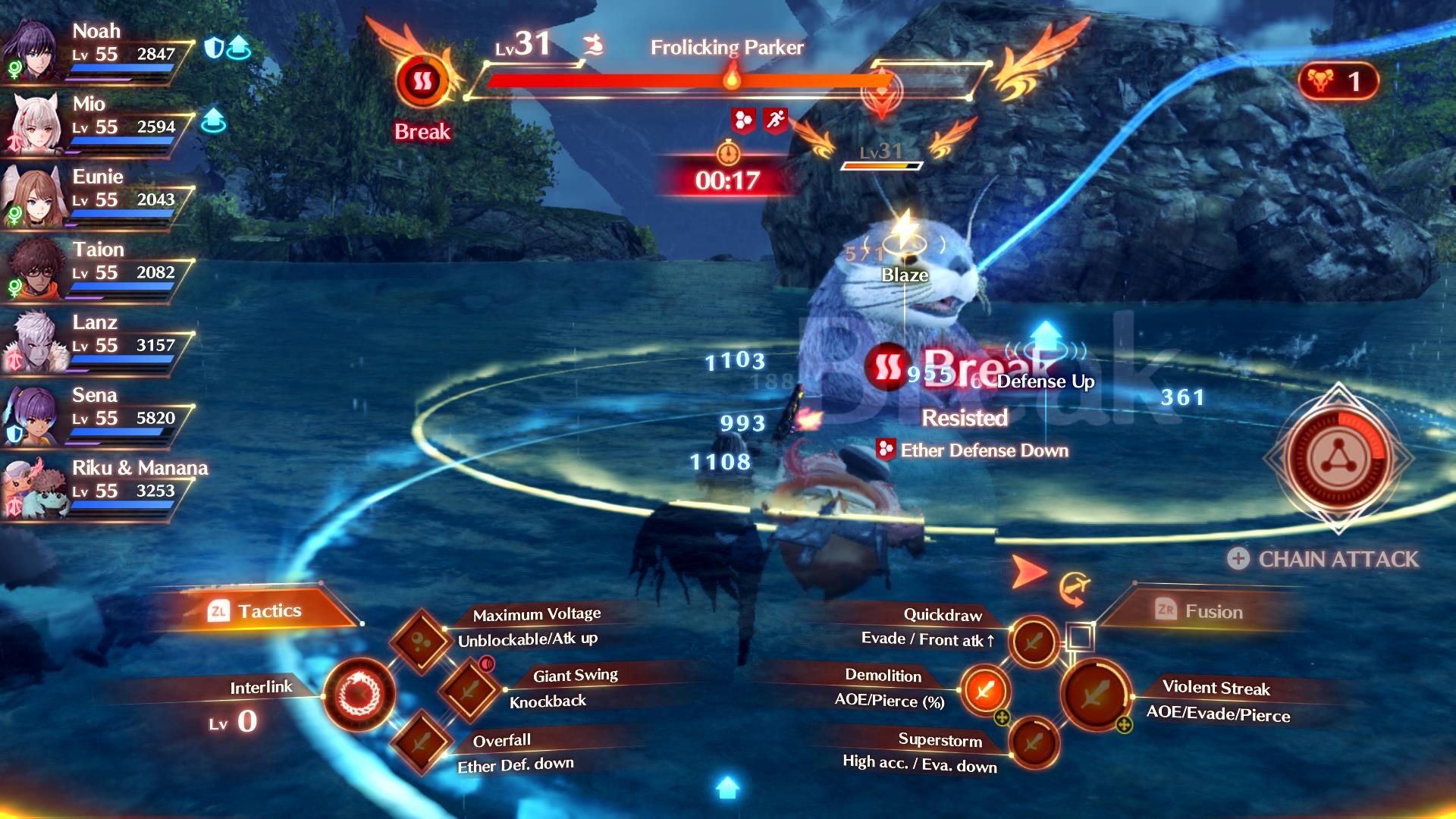Trigger the Chain Attack gauge
1456x819 pixels.
pos(1338,459)
